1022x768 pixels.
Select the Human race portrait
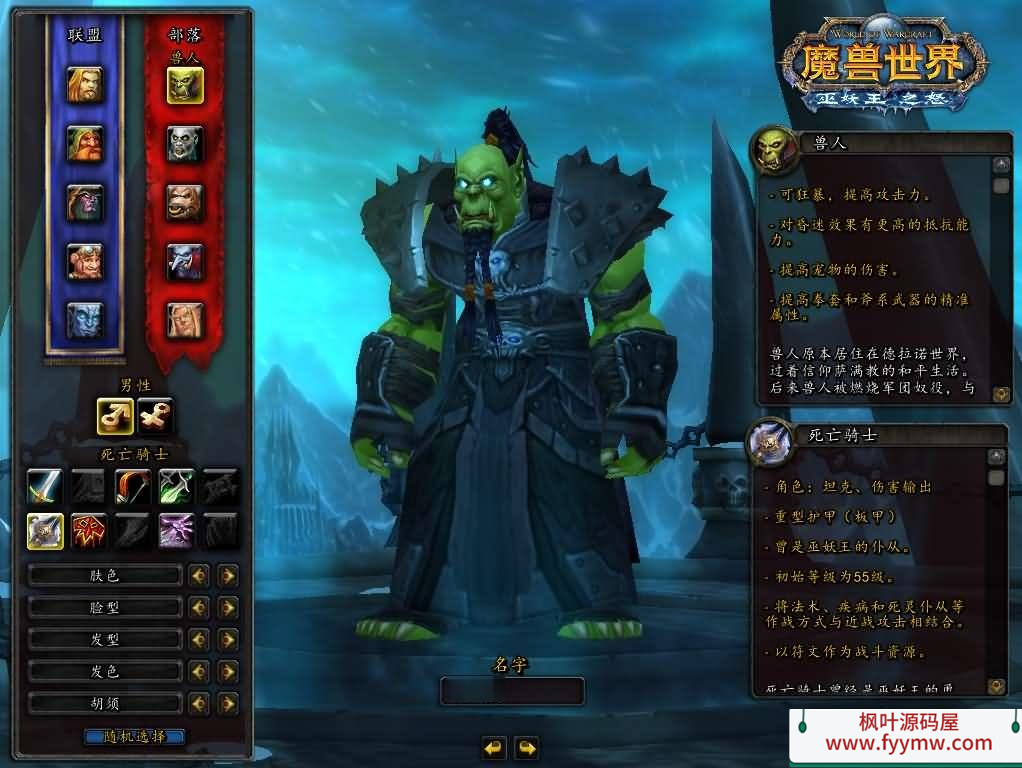coord(85,84)
